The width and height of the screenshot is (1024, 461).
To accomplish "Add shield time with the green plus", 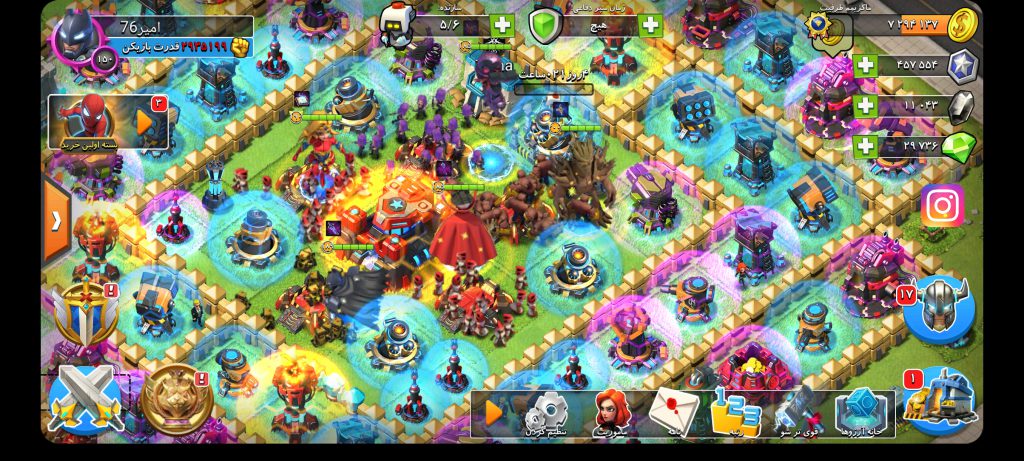I will (651, 26).
